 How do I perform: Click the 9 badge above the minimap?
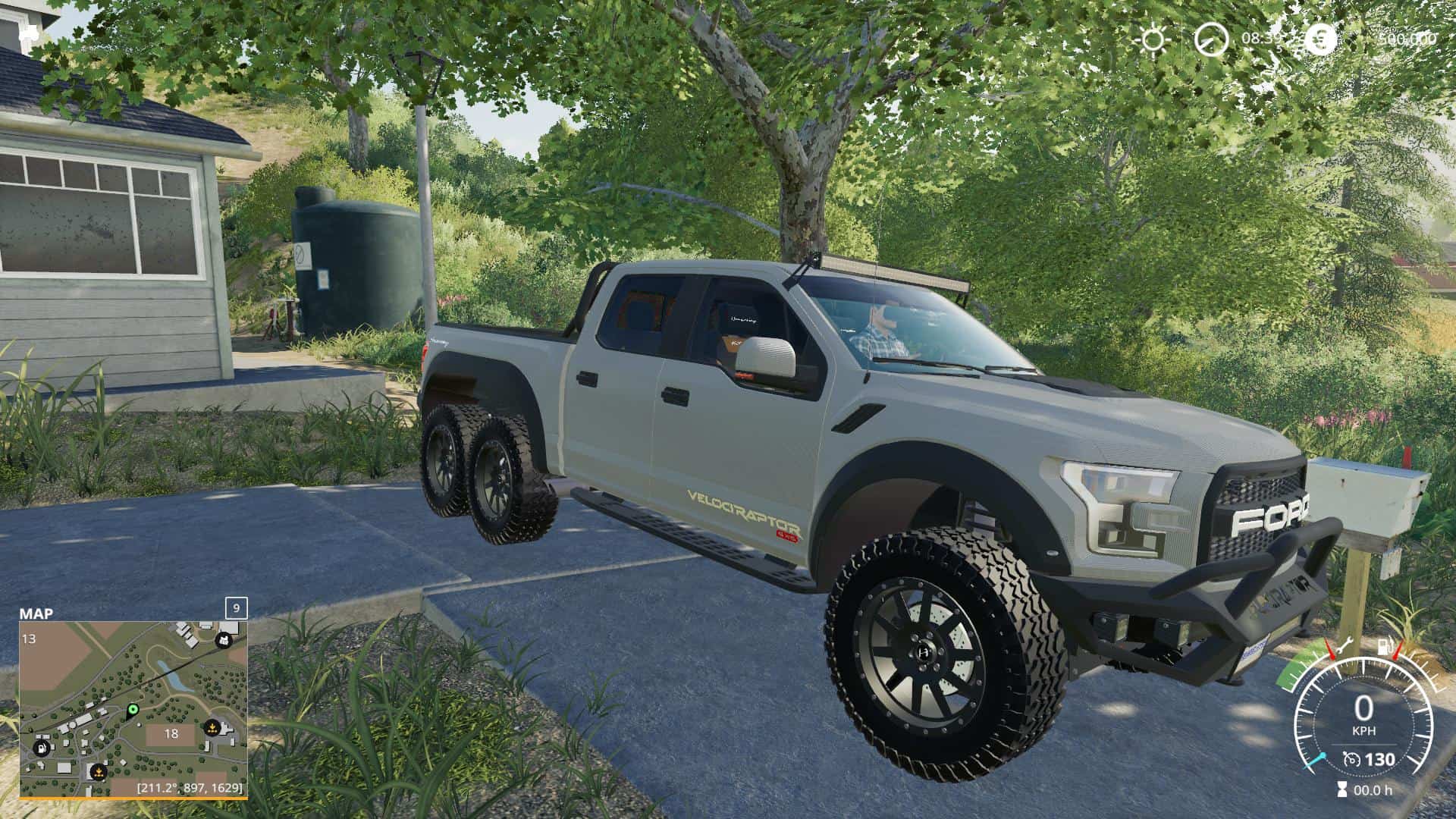[x=236, y=608]
